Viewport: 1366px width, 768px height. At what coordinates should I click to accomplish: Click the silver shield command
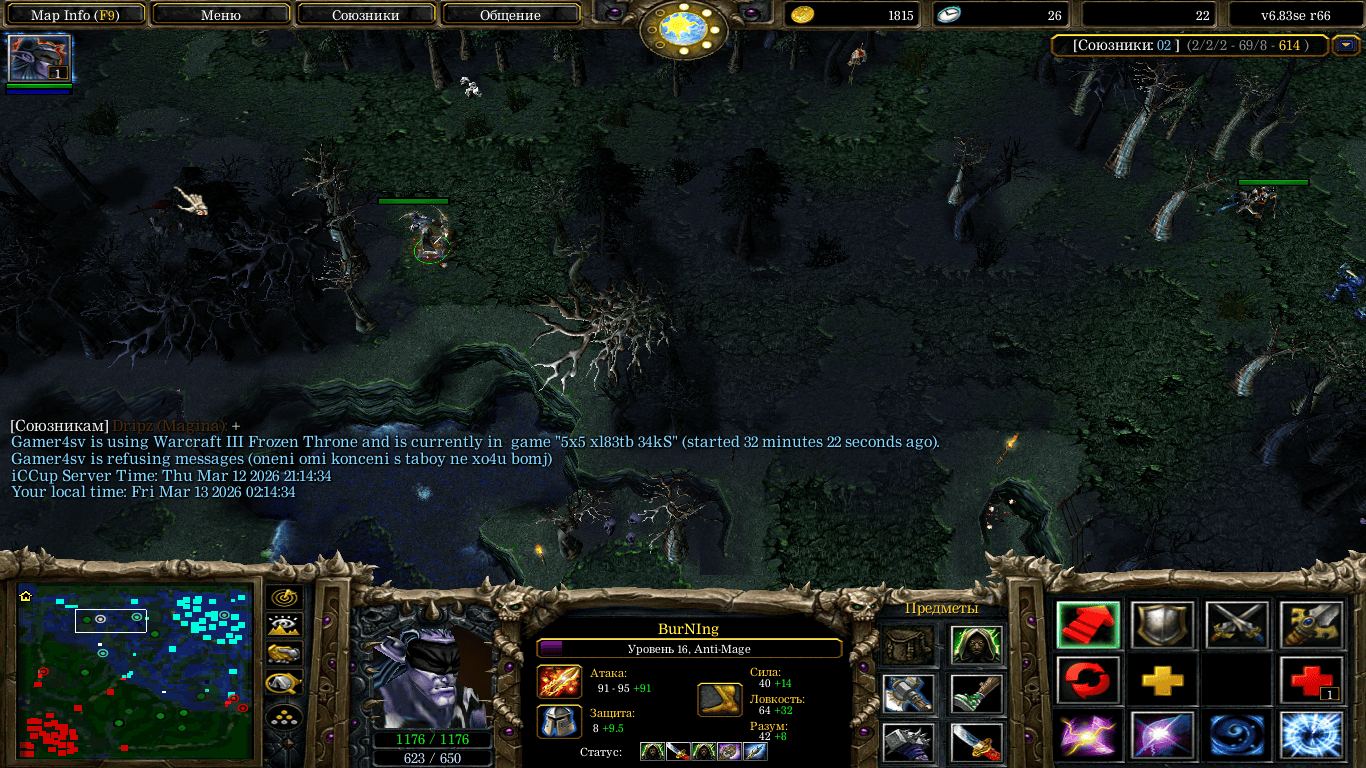[1162, 625]
